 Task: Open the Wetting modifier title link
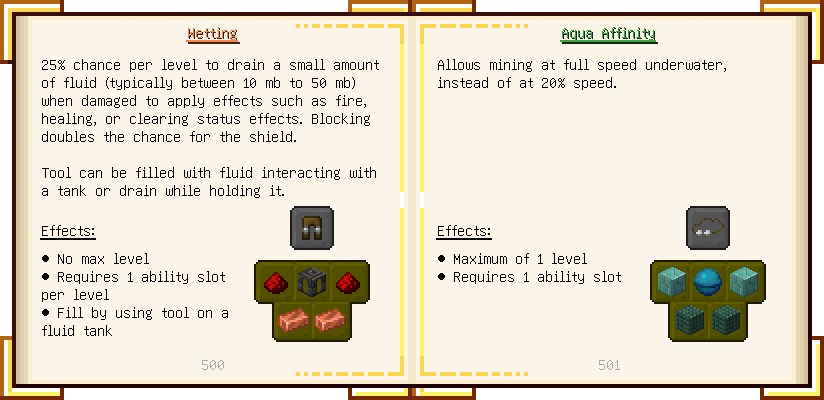click(x=212, y=34)
